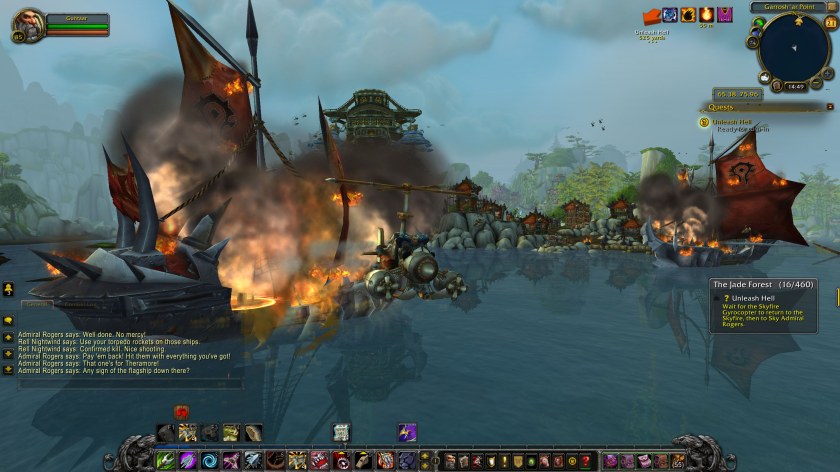The width and height of the screenshot is (840, 472).
Task: Collapse the Quests tracker header
Action: [829, 107]
